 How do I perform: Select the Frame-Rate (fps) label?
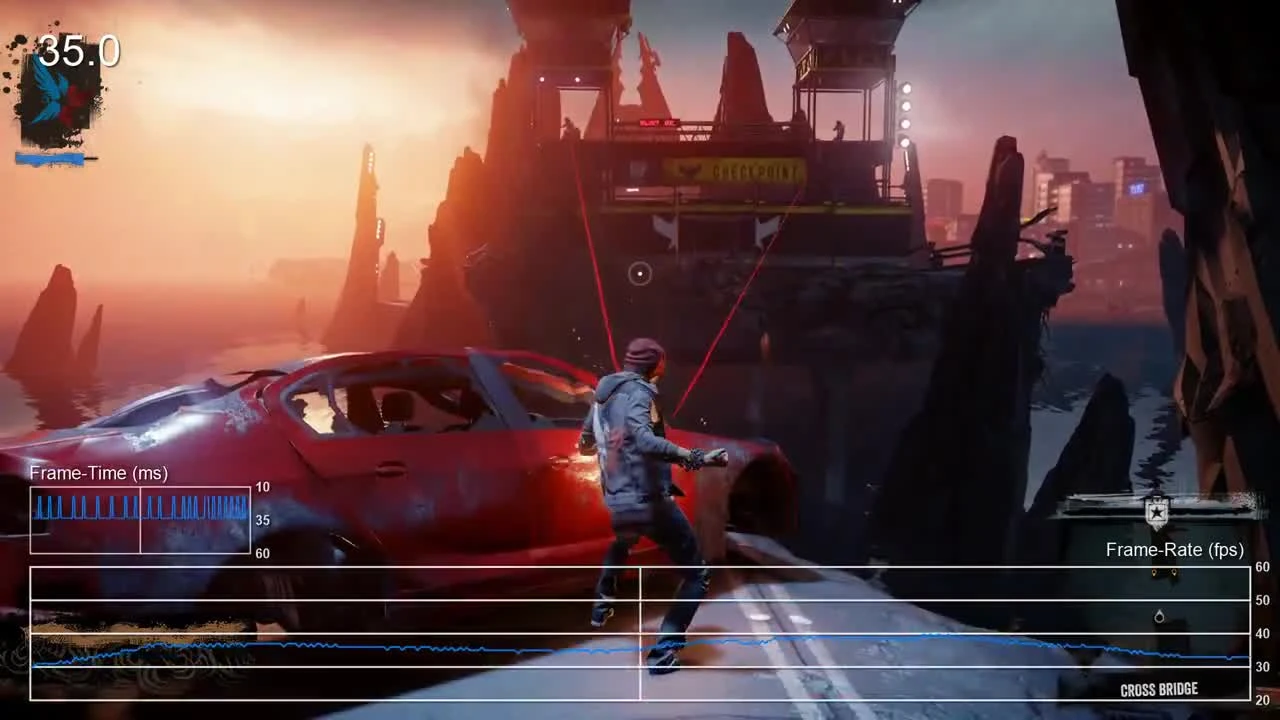1173,549
